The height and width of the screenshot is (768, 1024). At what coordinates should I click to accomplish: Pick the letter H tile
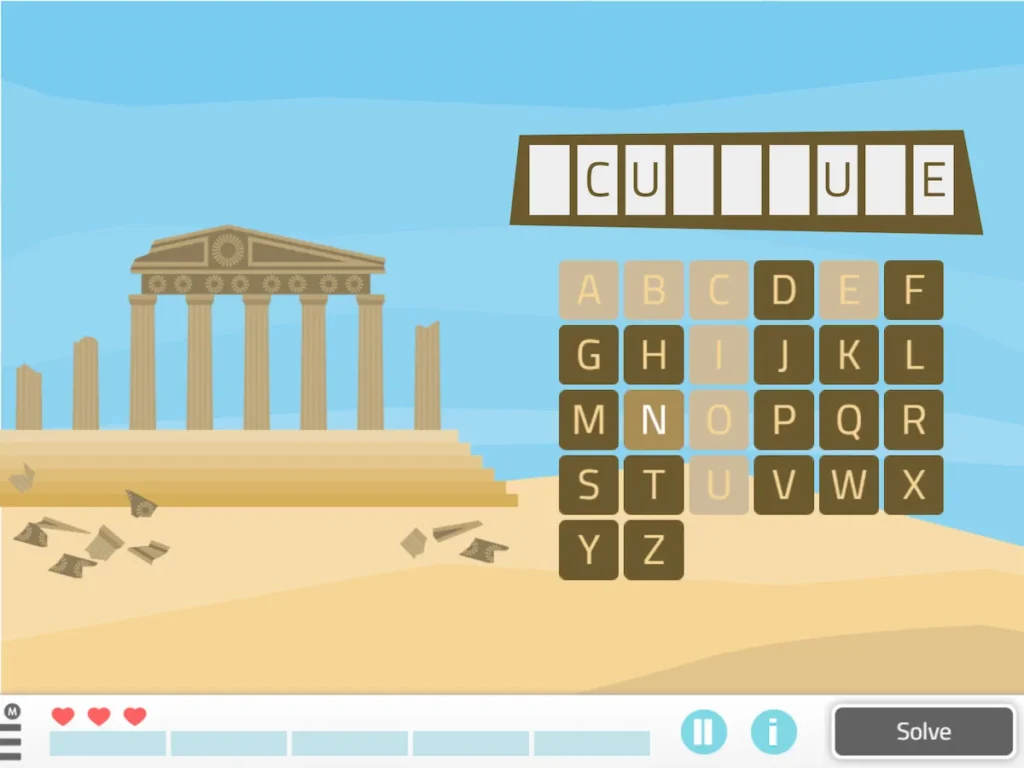pos(654,356)
